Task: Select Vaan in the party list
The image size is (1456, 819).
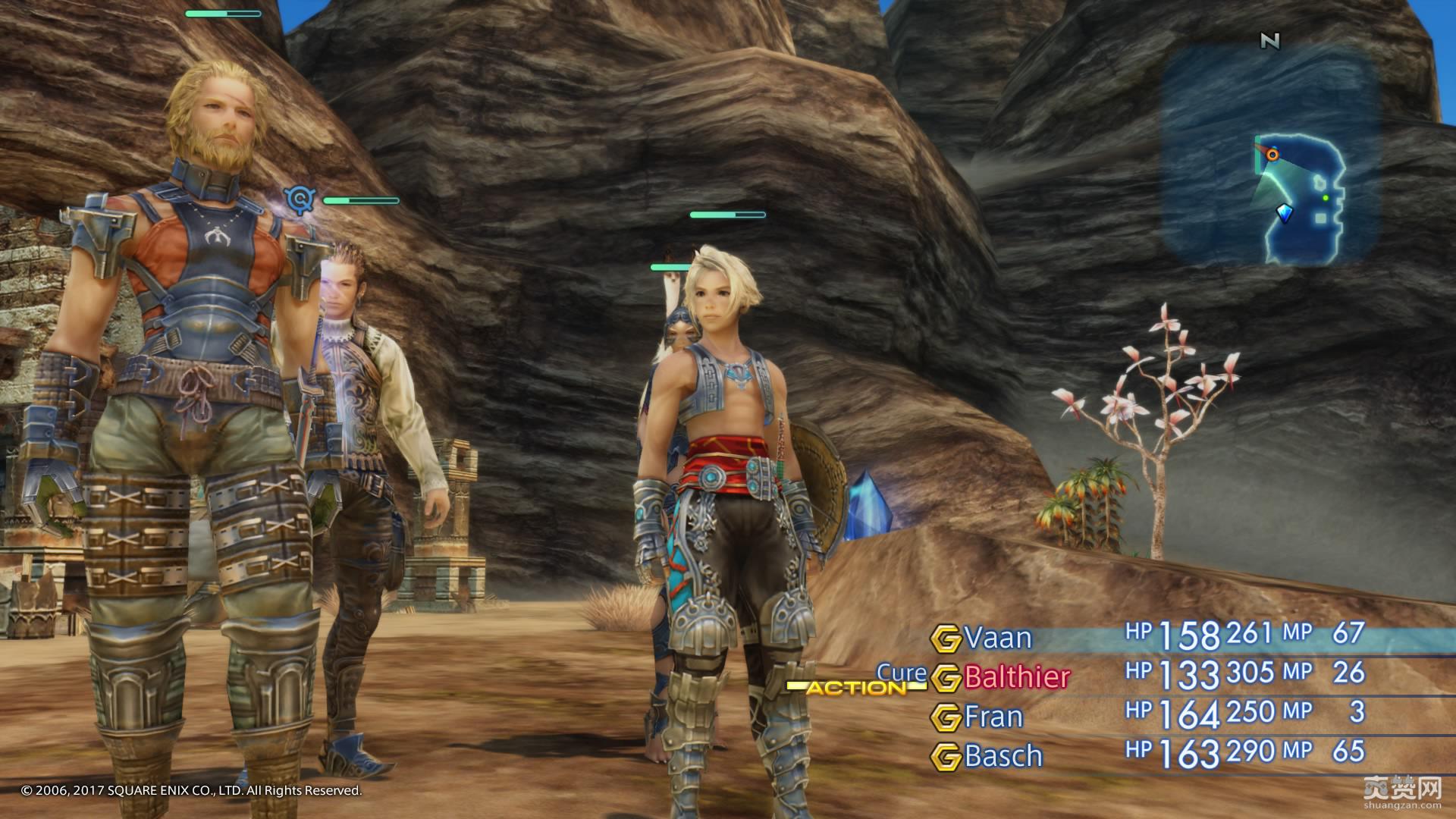Action: pyautogui.click(x=998, y=639)
